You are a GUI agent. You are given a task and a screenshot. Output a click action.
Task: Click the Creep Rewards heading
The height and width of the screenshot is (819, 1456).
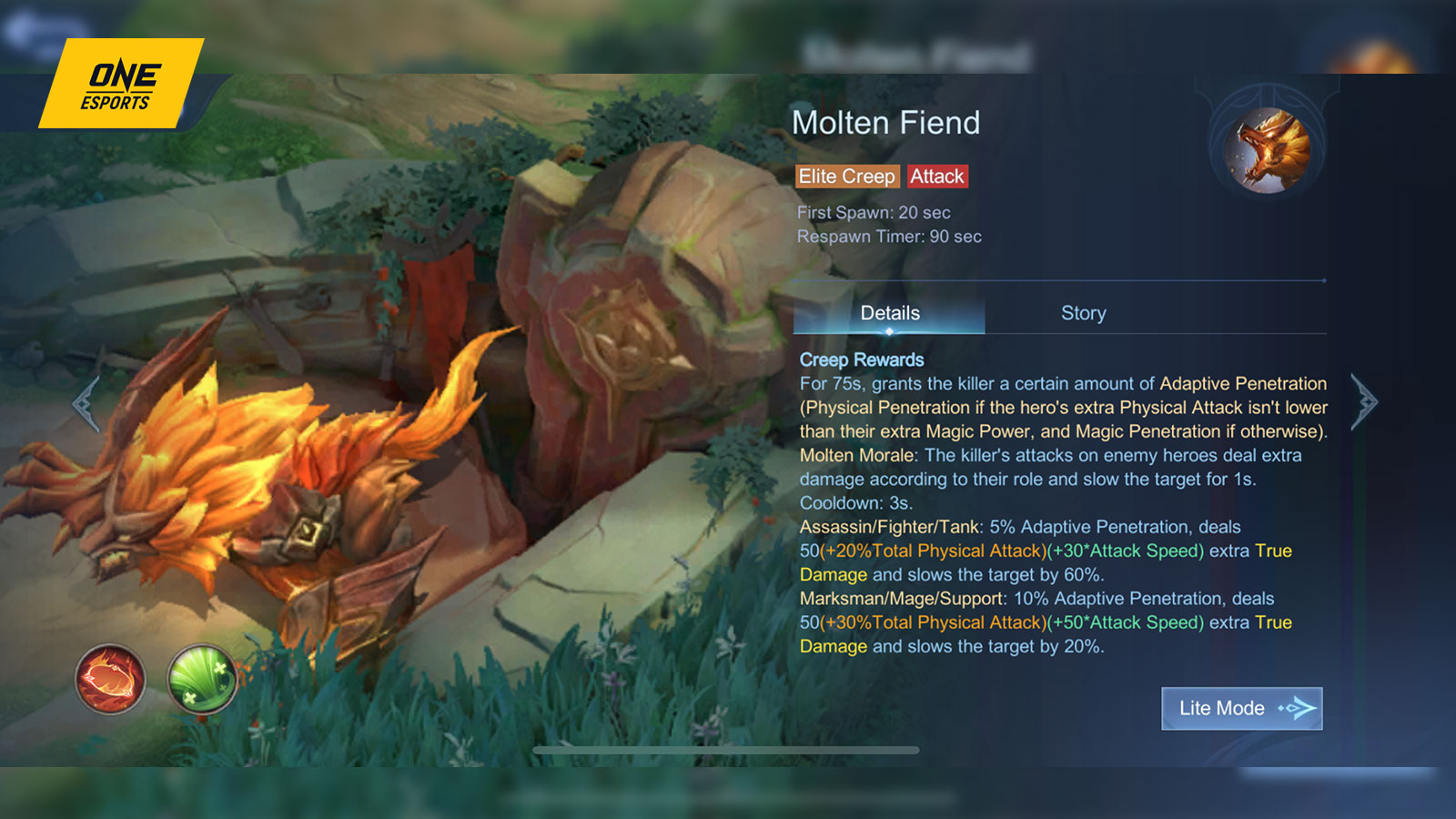(861, 359)
